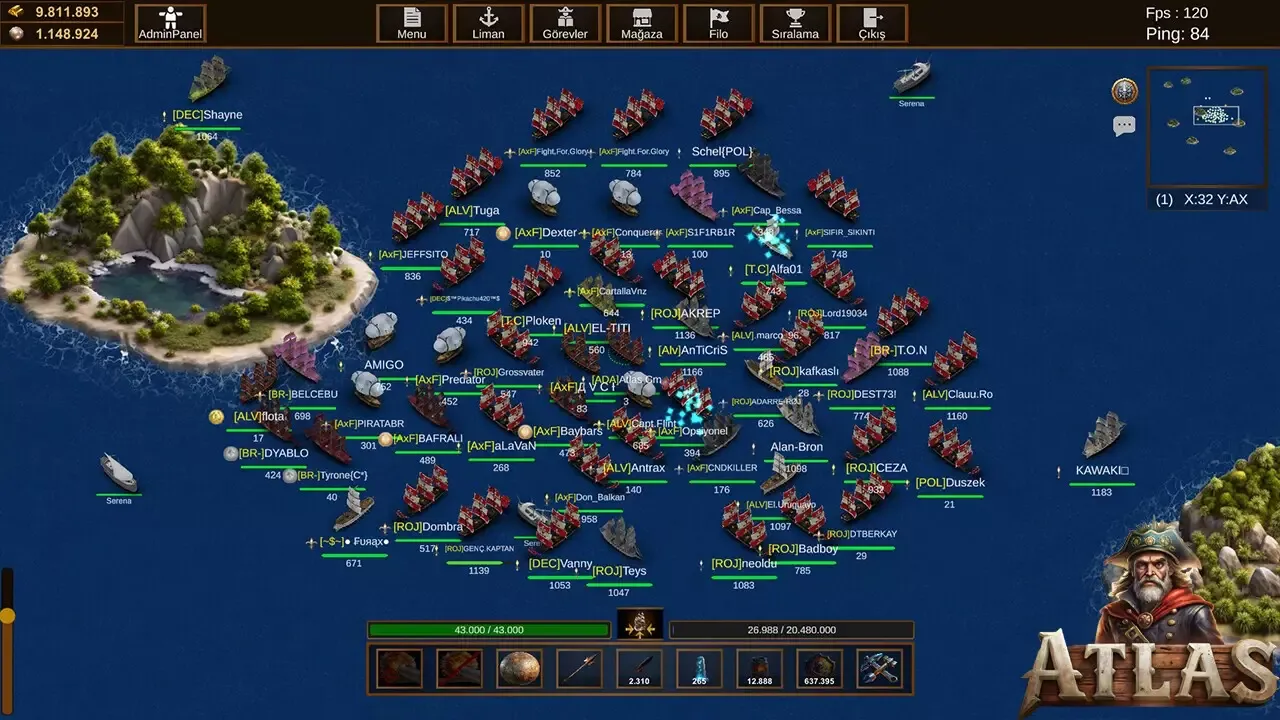Open the Menu button
The image size is (1280, 720).
(x=411, y=23)
